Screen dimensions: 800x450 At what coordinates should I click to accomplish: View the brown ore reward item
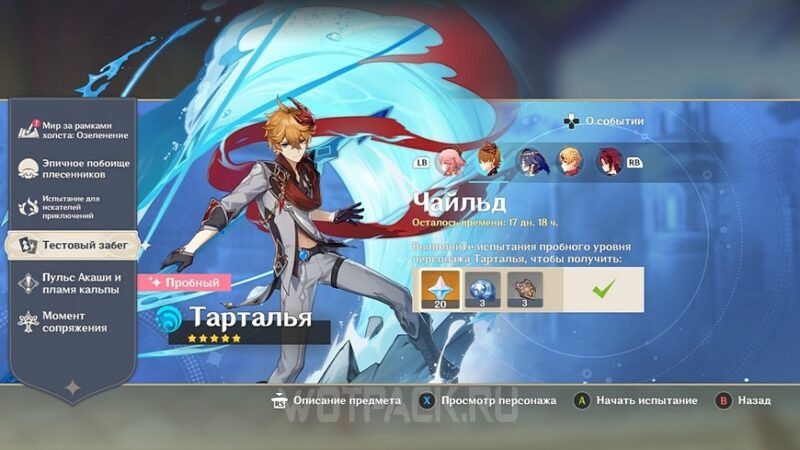pyautogui.click(x=524, y=290)
